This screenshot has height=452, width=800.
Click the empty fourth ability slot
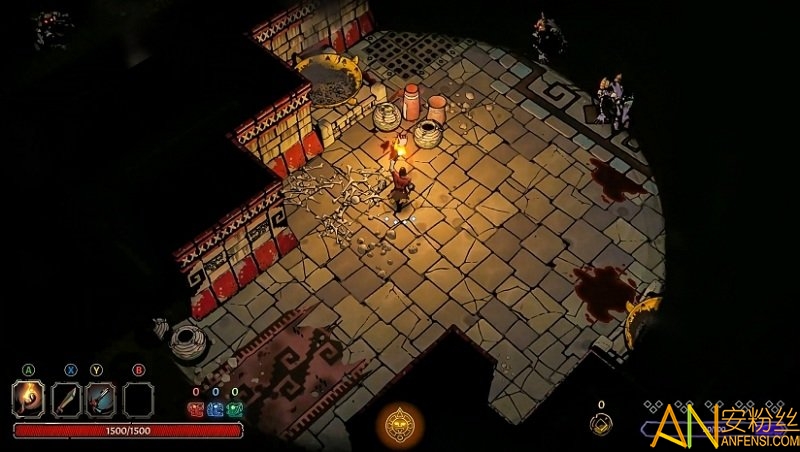[x=138, y=400]
